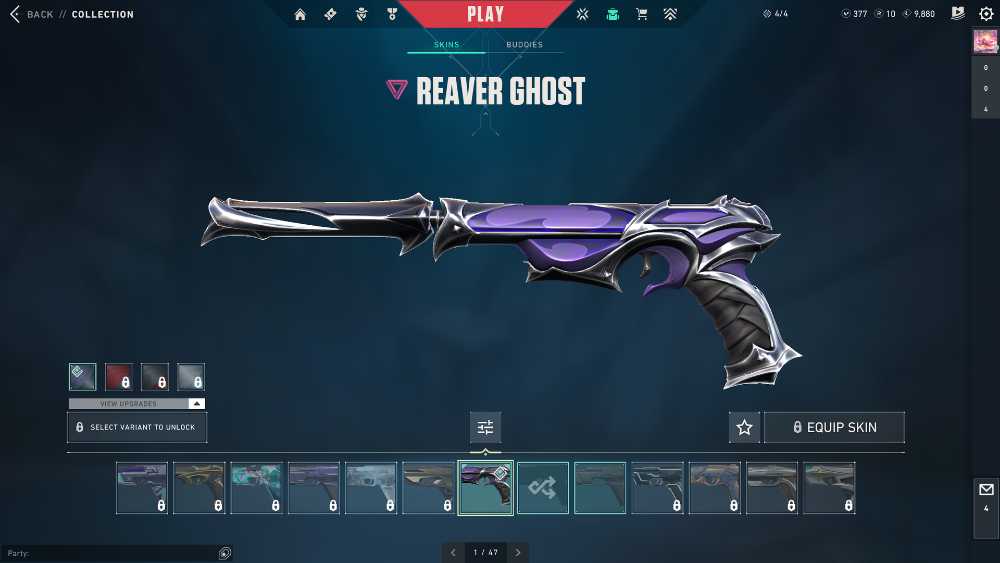Equip the Reaver Ghost skin
The height and width of the screenshot is (563, 1000).
click(x=834, y=427)
